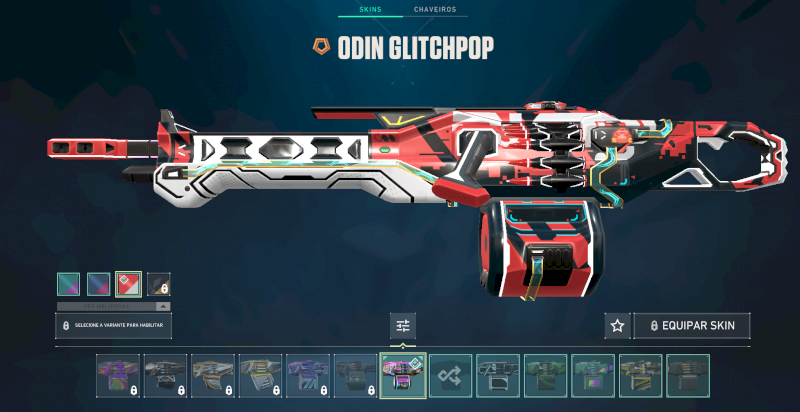Click the locked 'Selecione a variante para habilitar' button

coord(112,326)
